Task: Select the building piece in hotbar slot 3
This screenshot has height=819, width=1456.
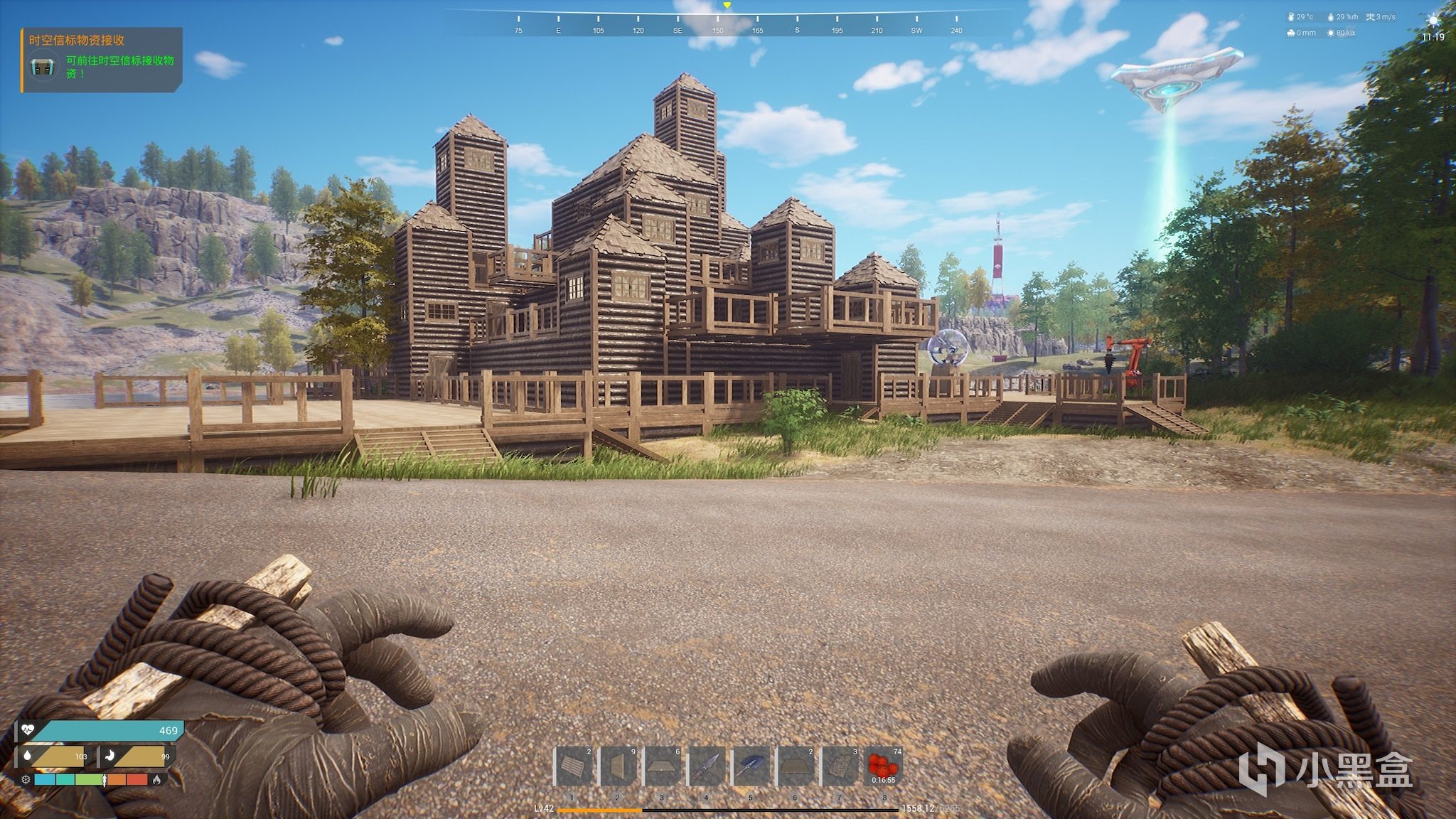Action: coord(662,766)
